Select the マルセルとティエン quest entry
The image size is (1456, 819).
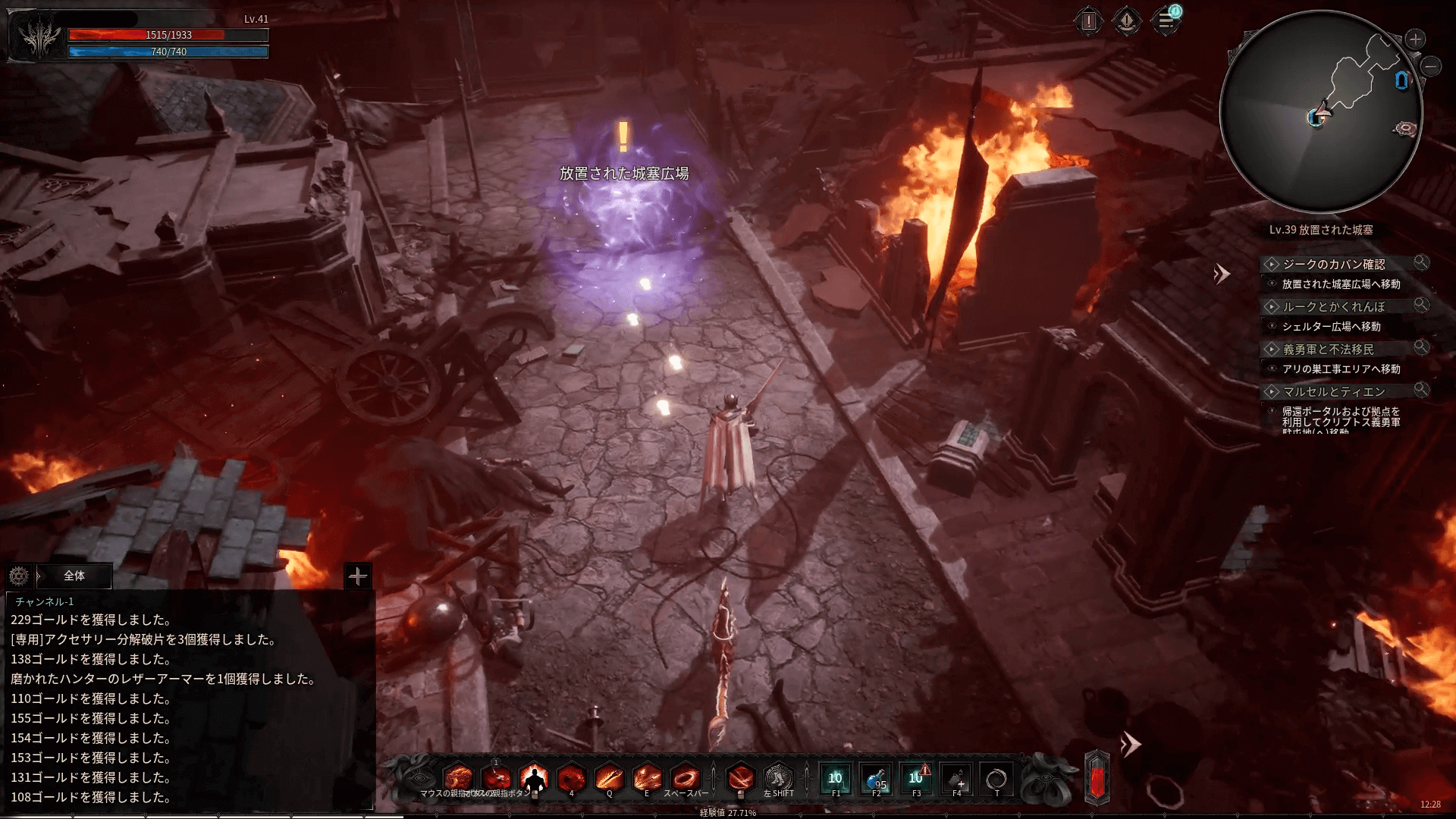click(1333, 391)
